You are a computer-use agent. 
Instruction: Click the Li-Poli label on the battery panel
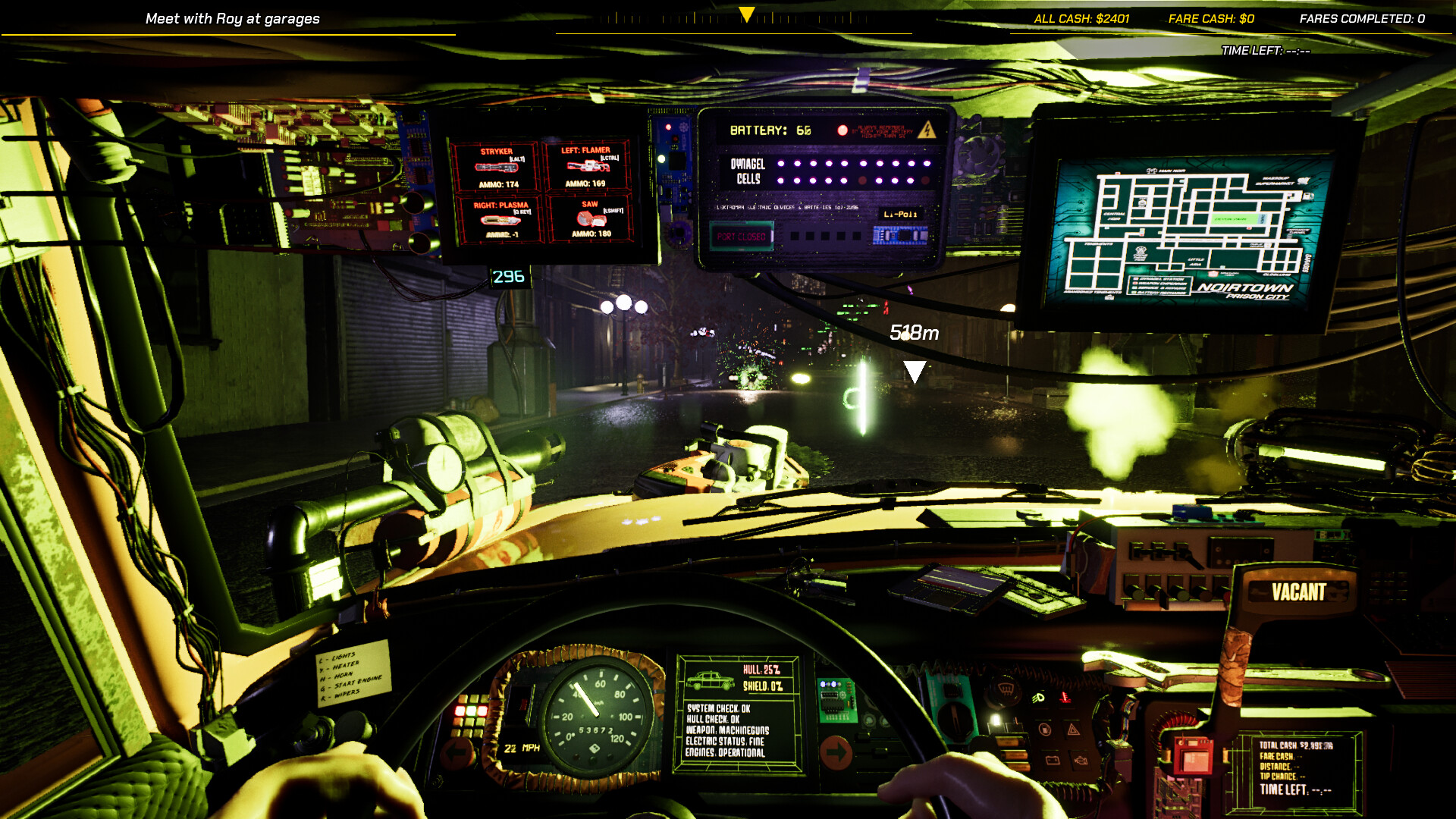(902, 216)
